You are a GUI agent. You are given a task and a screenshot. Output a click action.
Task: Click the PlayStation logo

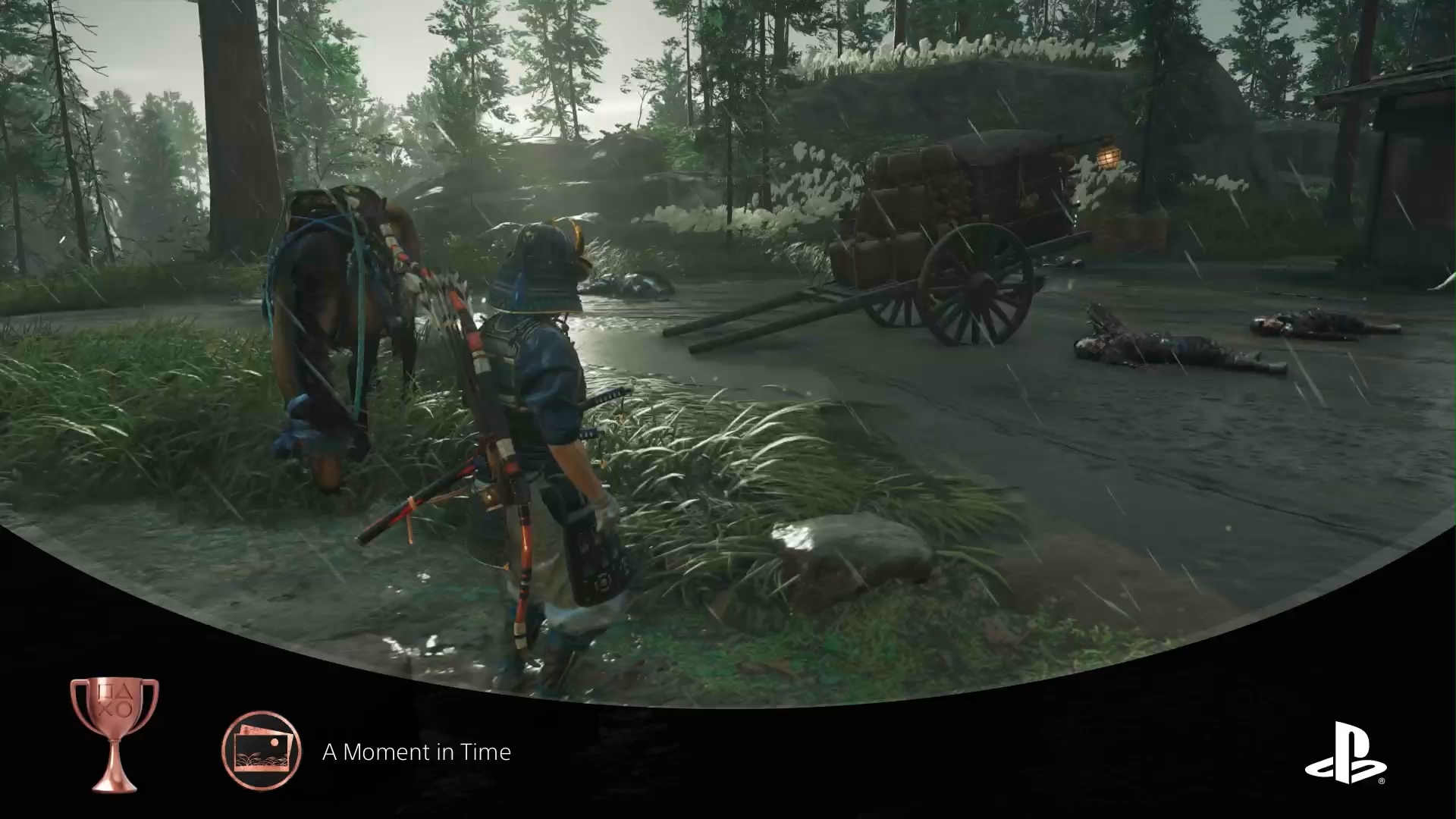[1345, 752]
